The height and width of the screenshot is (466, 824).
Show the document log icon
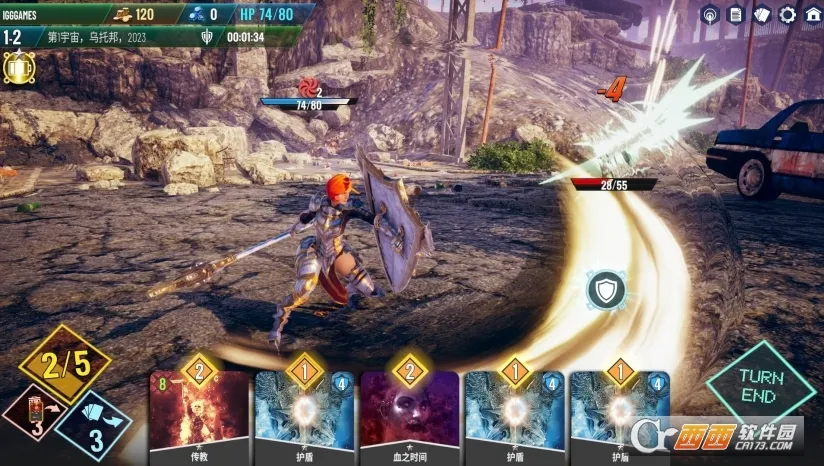point(736,15)
